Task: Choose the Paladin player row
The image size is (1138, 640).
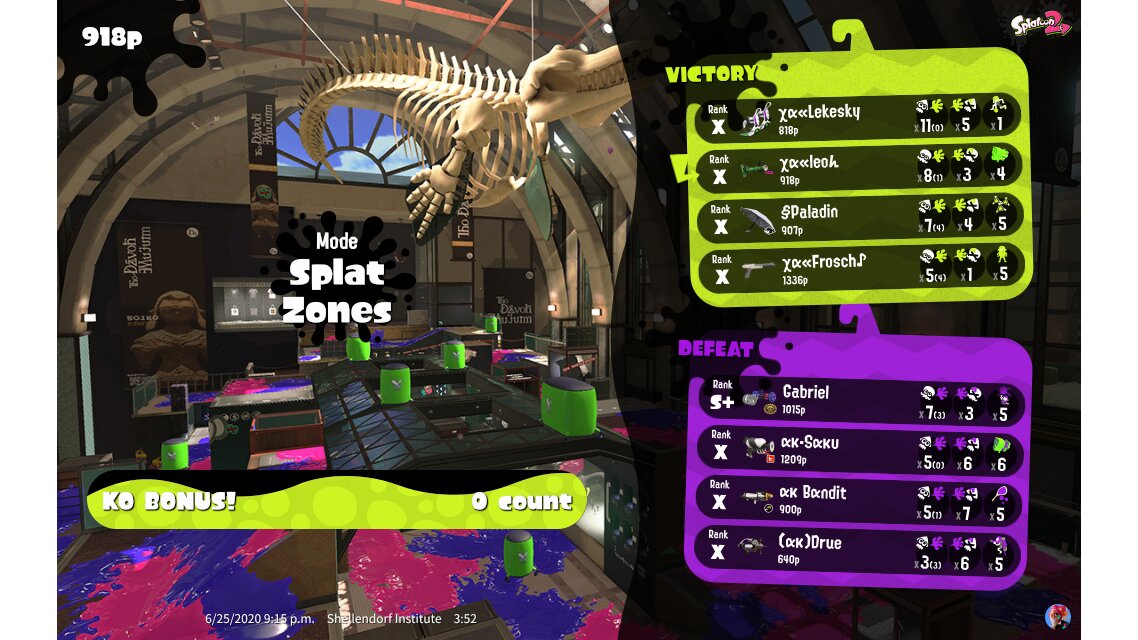Action: [858, 217]
